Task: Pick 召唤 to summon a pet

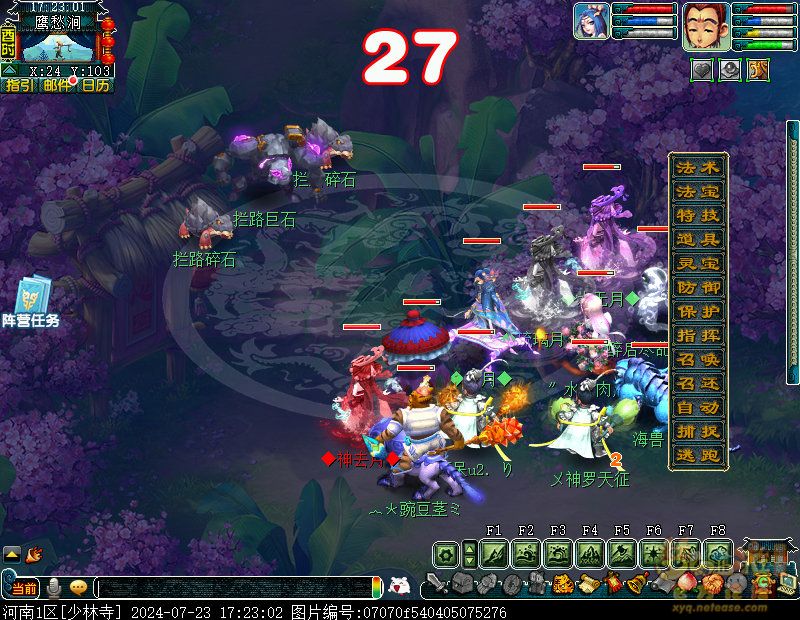Action: coord(698,359)
